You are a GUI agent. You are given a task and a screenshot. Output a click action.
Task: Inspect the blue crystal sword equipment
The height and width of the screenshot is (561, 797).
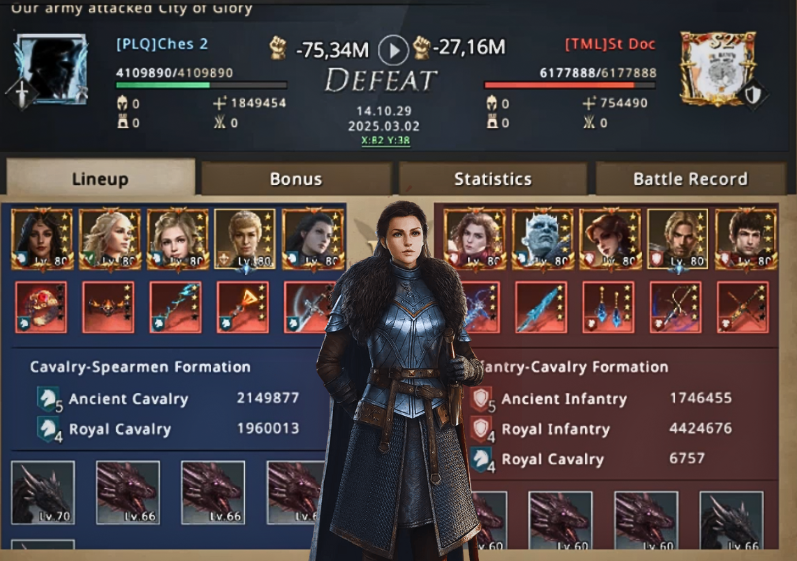[x=540, y=307]
